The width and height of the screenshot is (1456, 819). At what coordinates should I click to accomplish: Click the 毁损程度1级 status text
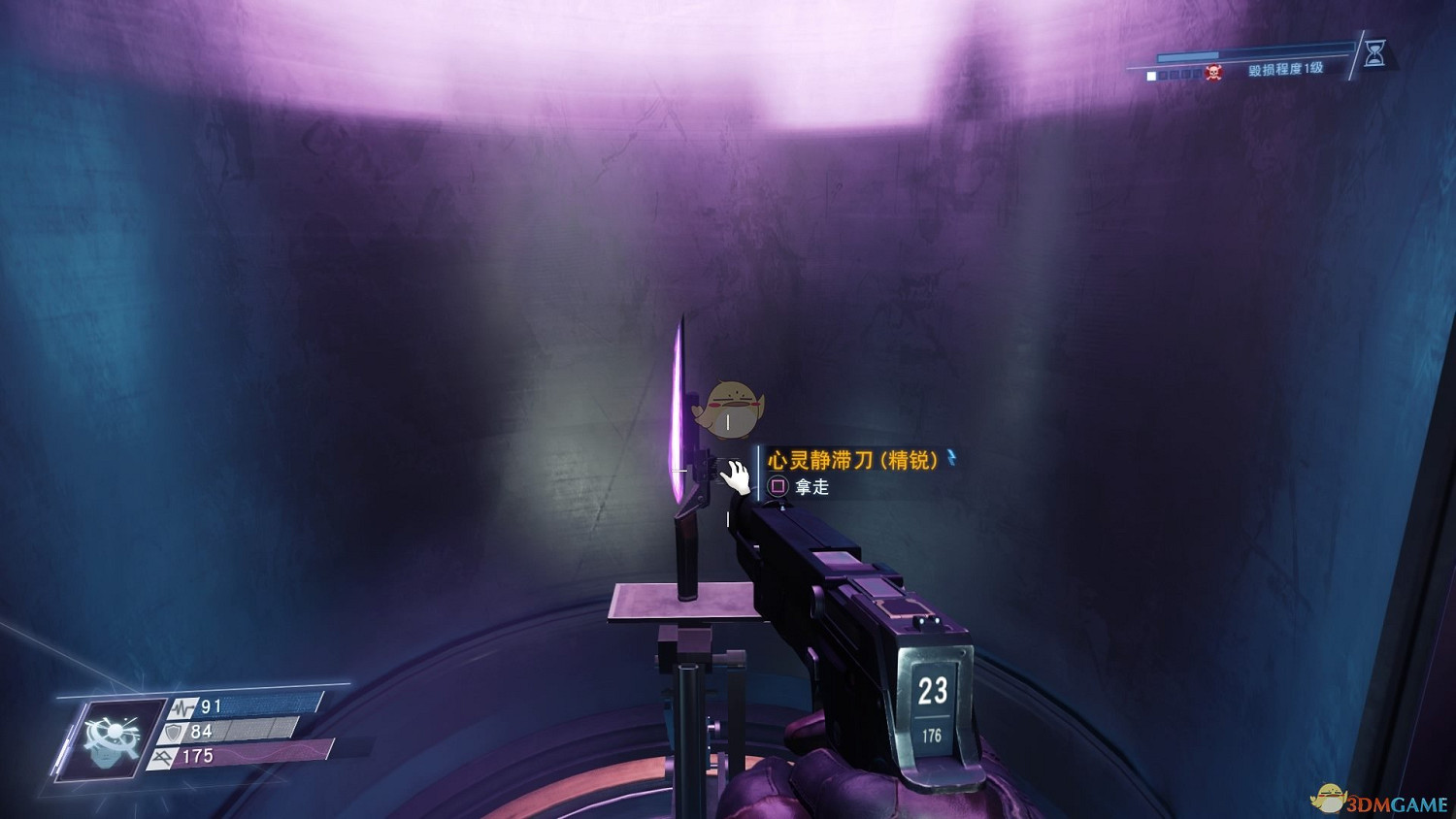click(x=1285, y=70)
